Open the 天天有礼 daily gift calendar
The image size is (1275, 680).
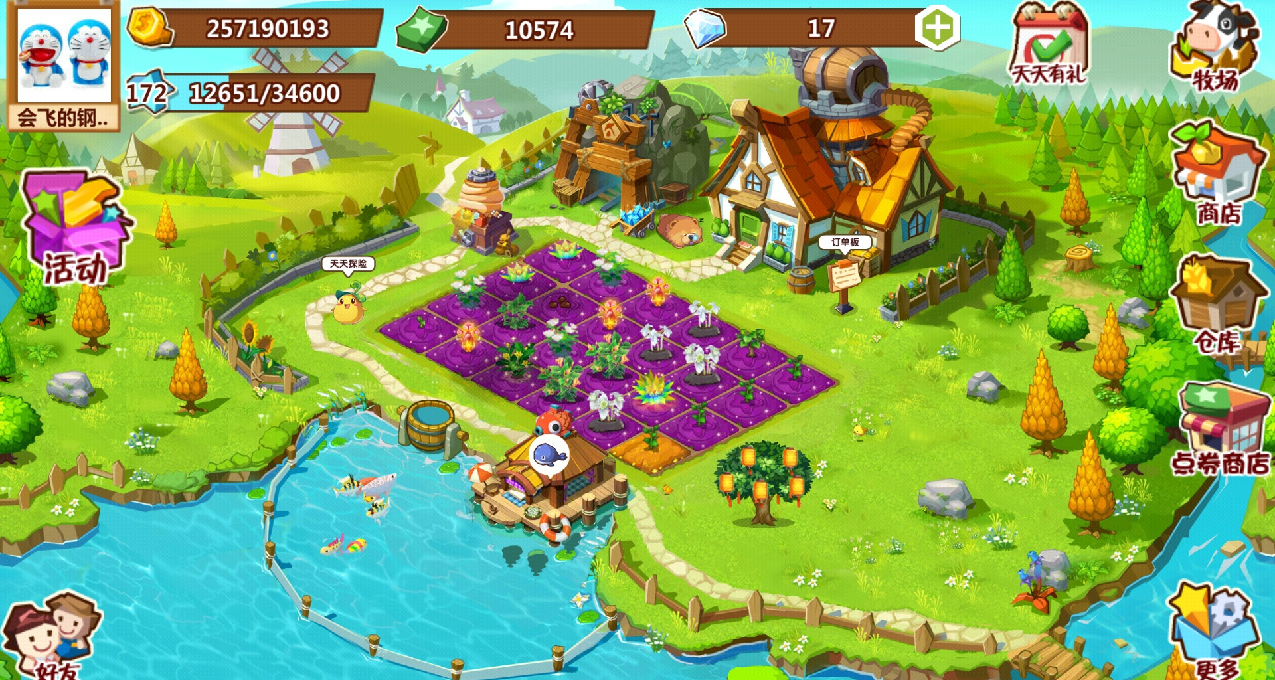[1050, 44]
